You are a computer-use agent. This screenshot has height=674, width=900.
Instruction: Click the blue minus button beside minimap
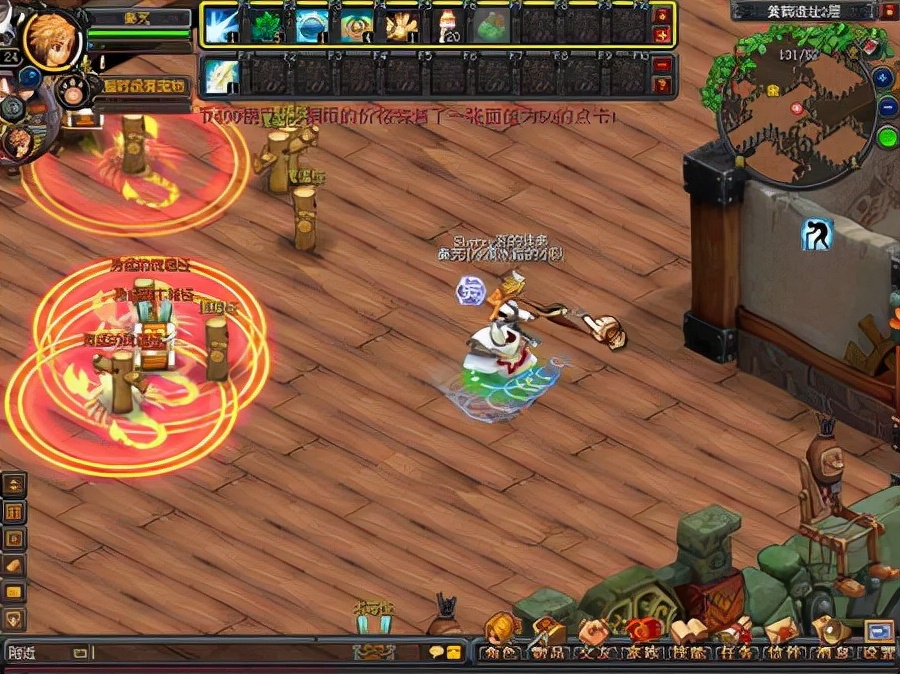(x=887, y=107)
